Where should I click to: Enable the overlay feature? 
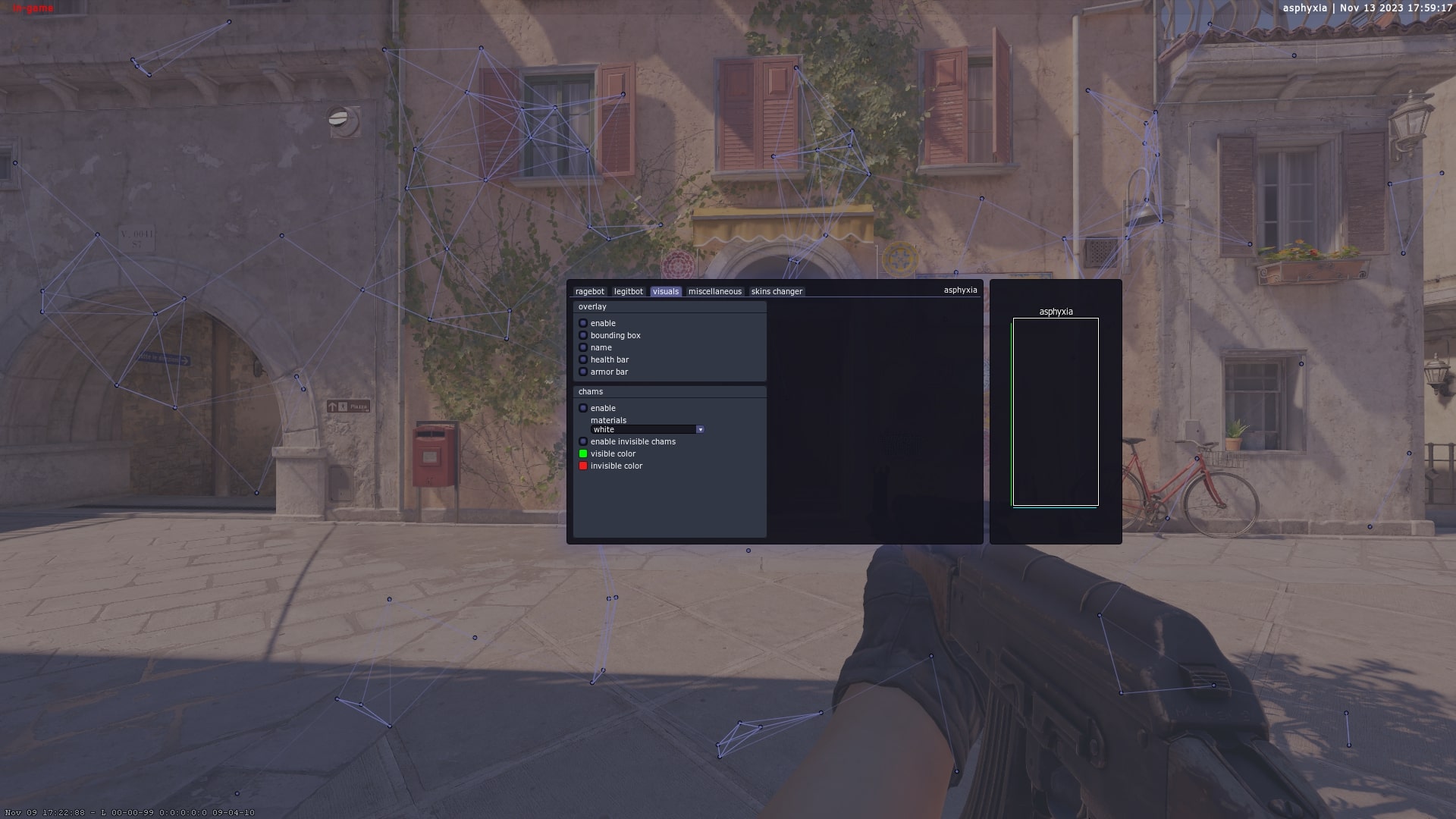(x=583, y=323)
